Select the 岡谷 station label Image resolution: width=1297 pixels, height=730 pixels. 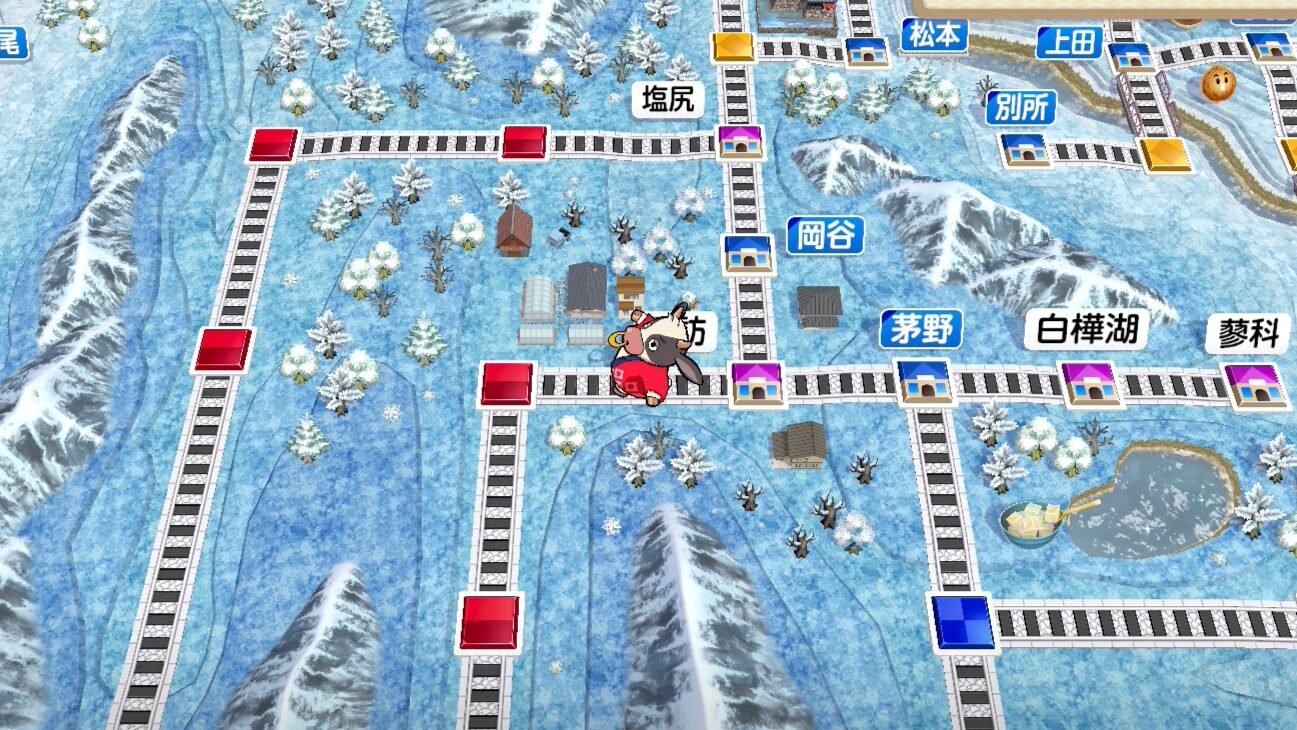click(825, 236)
